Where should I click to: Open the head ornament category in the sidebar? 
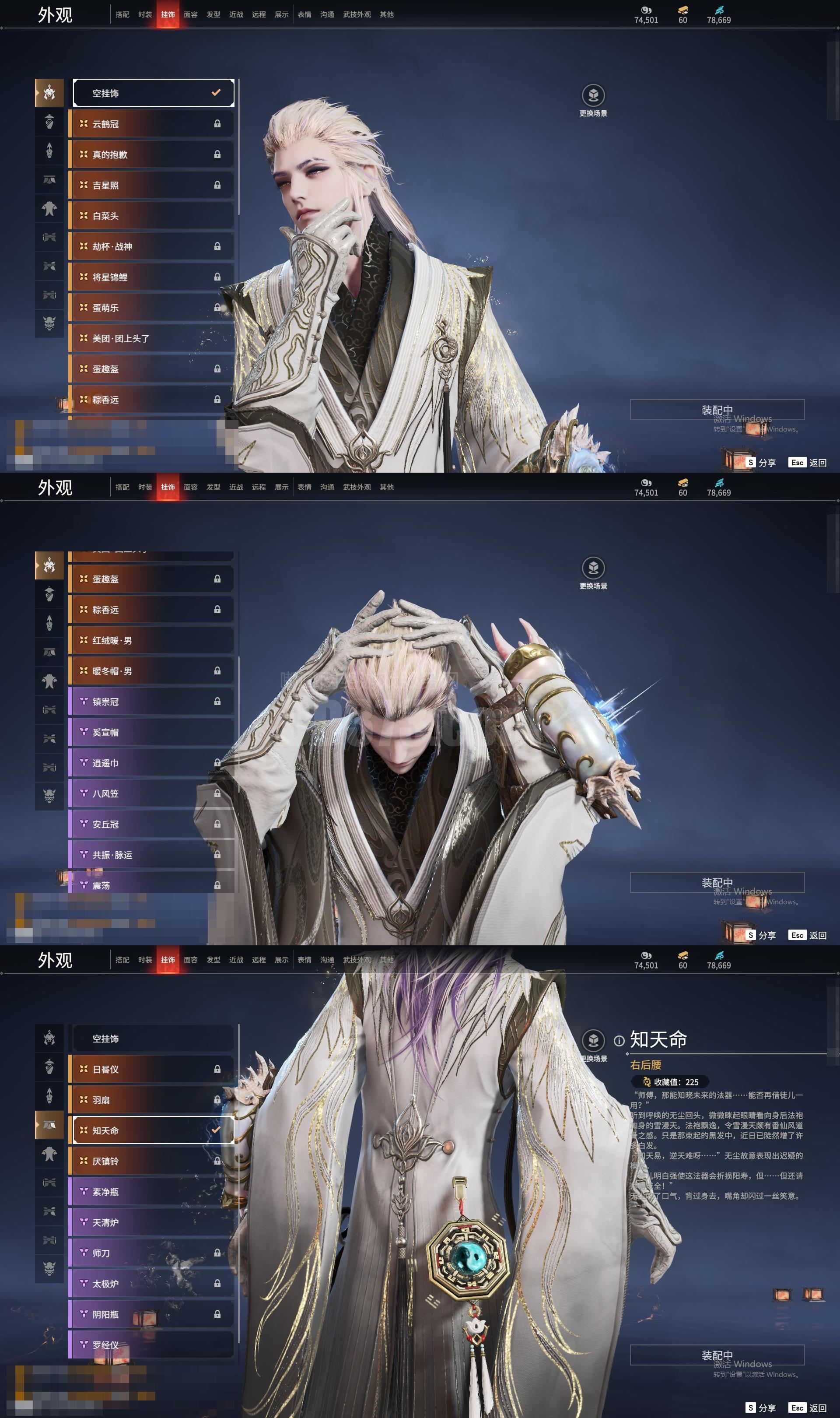(x=50, y=92)
